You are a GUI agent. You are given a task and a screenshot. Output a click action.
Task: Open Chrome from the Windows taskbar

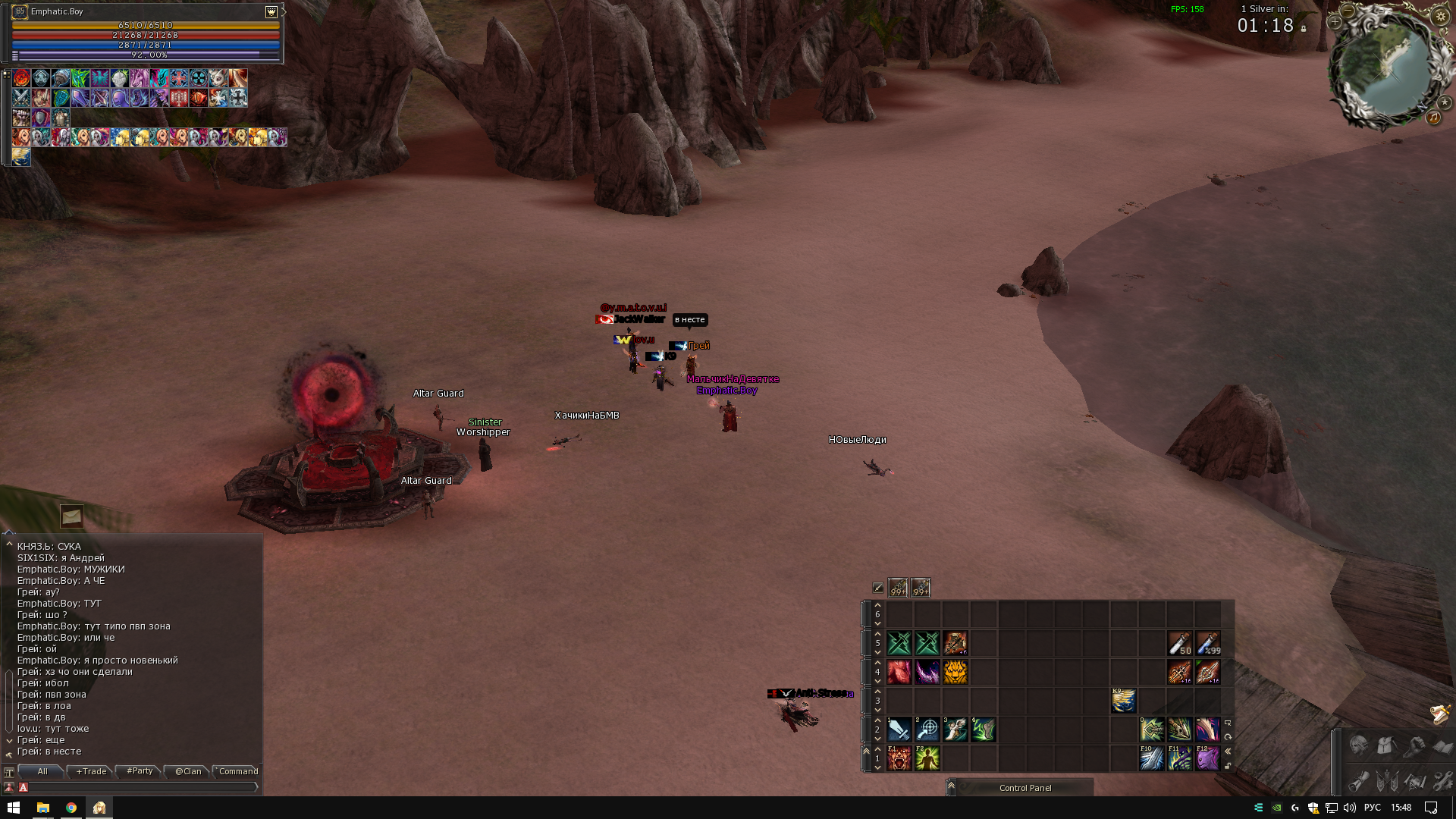[x=71, y=808]
